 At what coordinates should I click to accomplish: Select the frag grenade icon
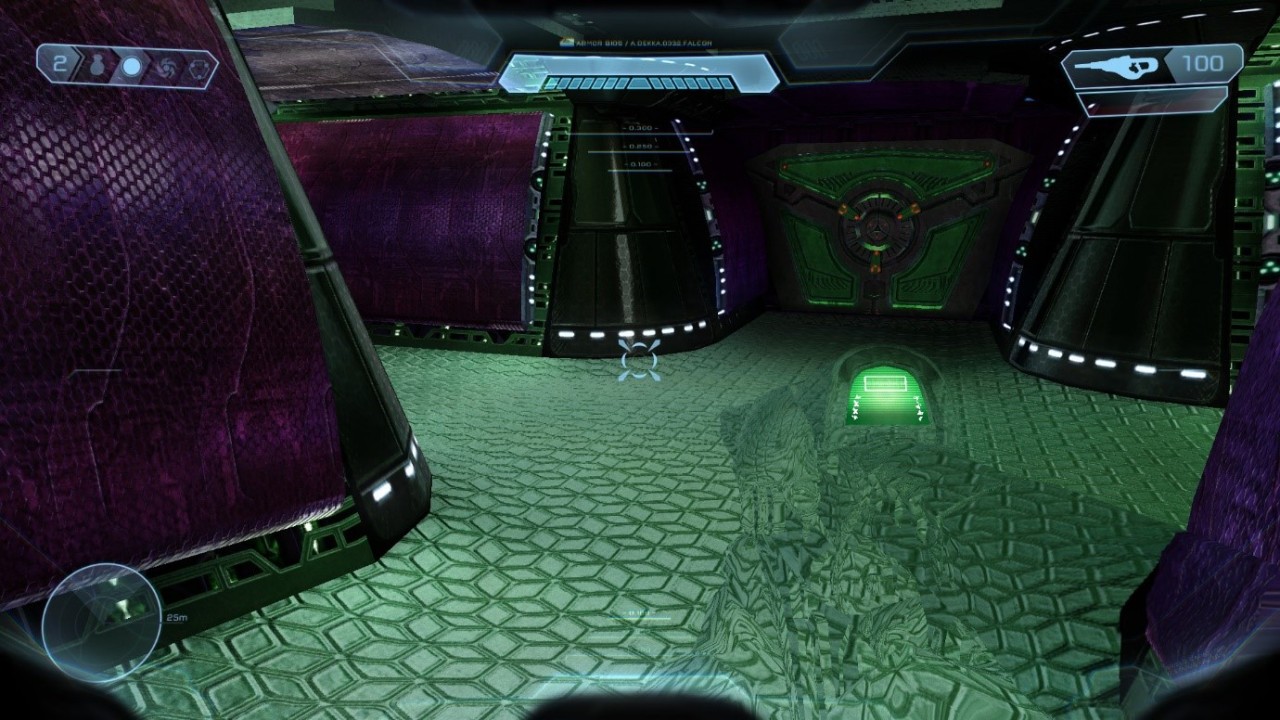click(99, 67)
